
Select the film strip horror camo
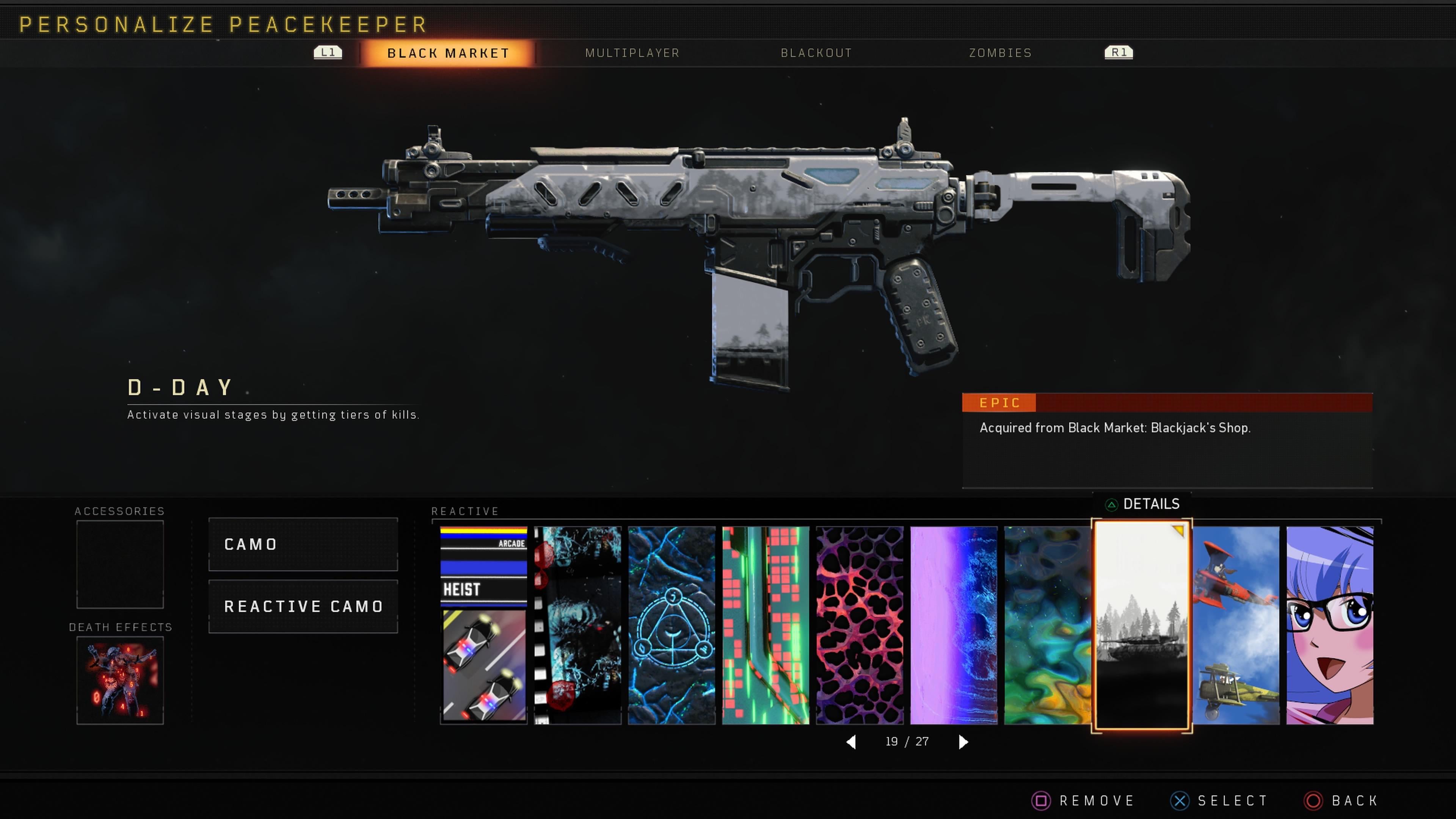577,625
